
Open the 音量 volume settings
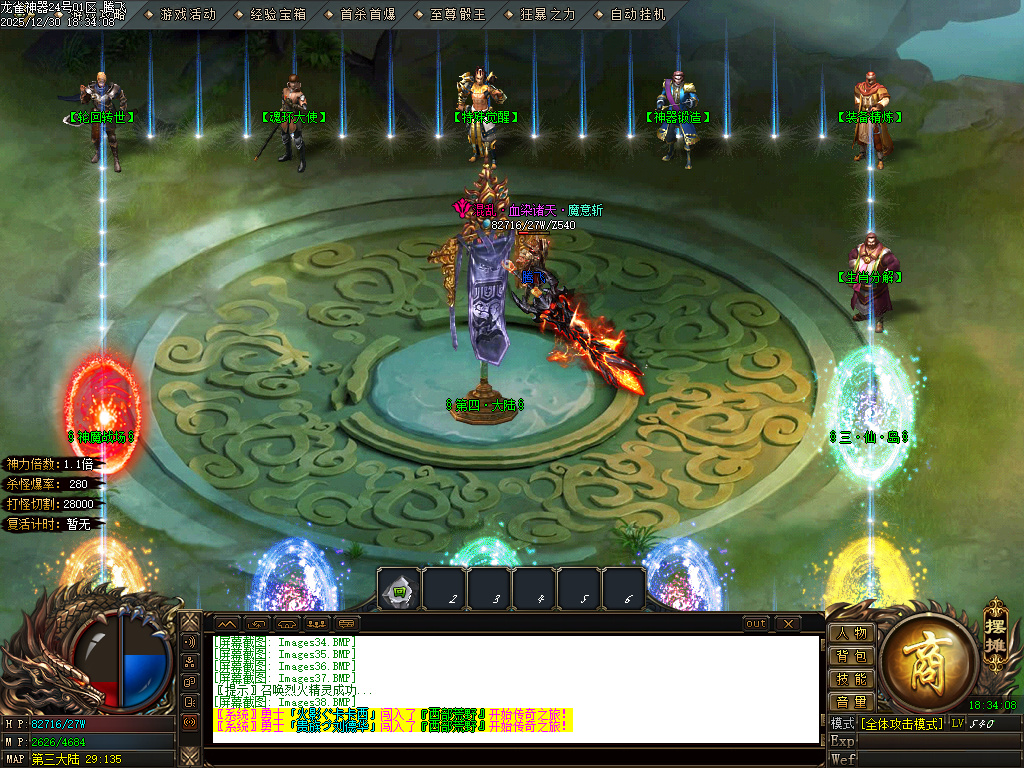click(852, 702)
